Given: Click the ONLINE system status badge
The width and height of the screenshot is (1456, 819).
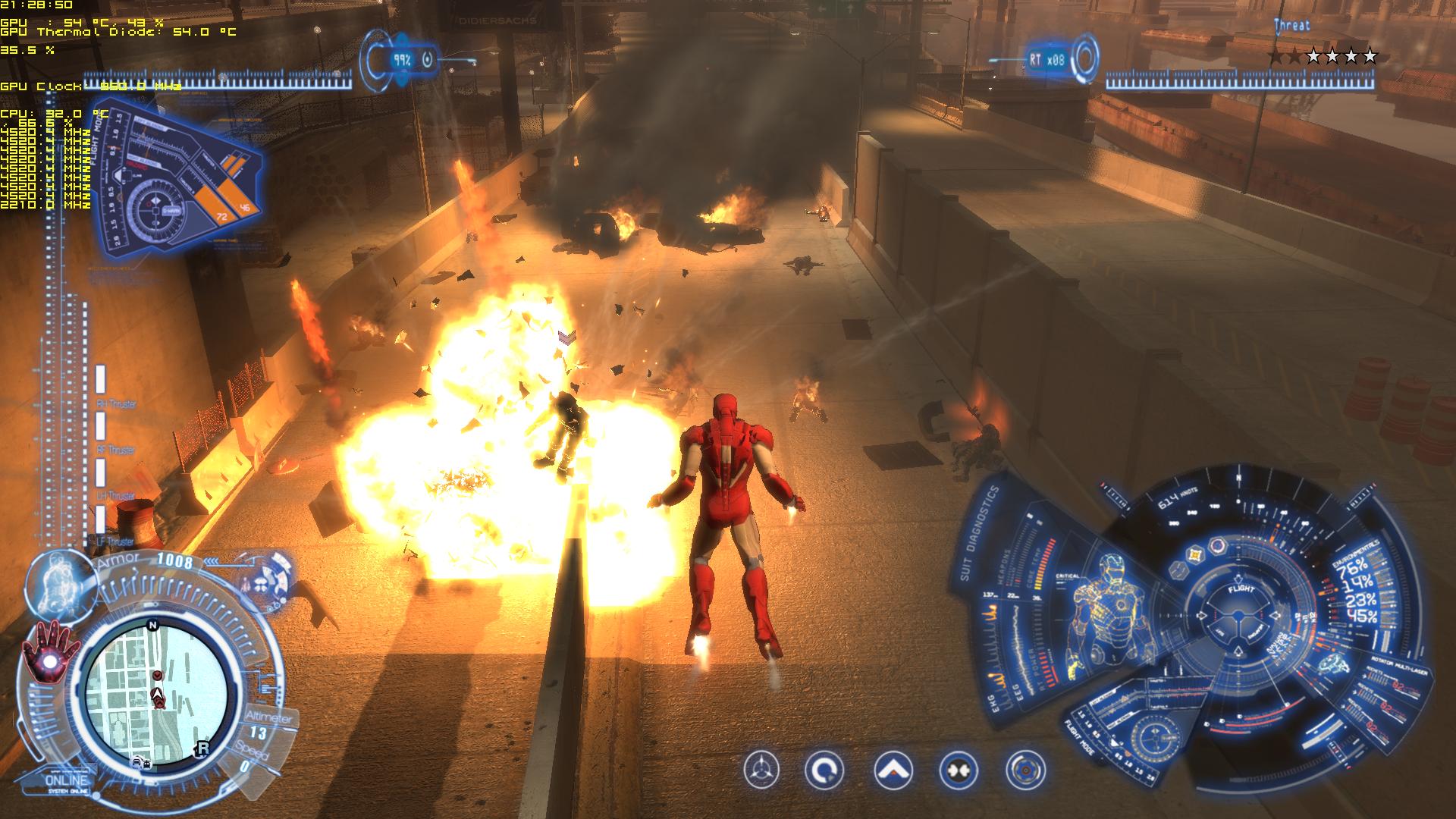Looking at the screenshot, I should [x=67, y=781].
